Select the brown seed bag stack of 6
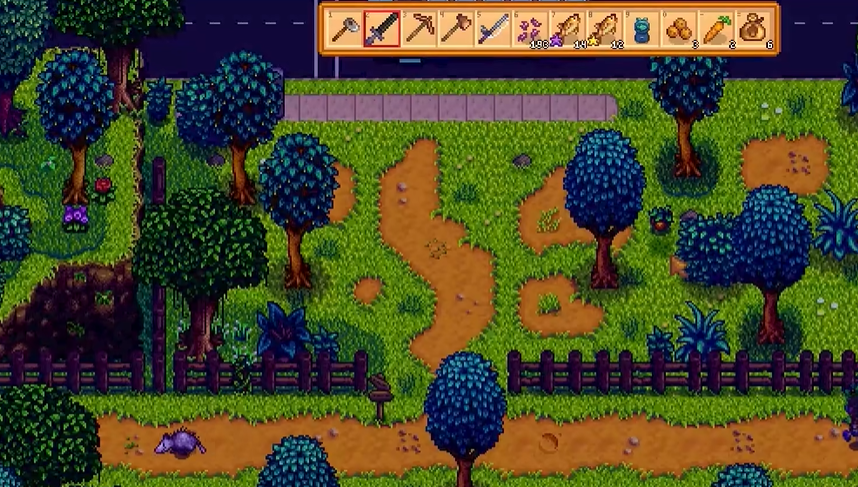The width and height of the screenshot is (858, 487). click(x=752, y=29)
